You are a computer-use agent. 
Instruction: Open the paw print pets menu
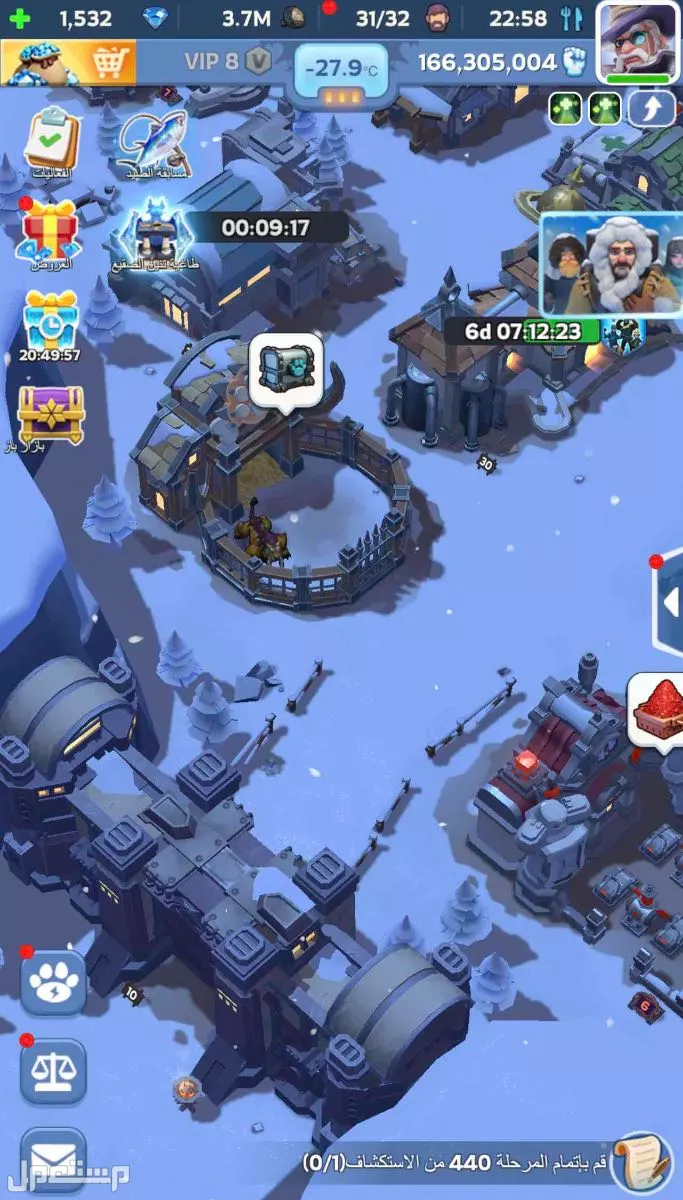tap(53, 981)
